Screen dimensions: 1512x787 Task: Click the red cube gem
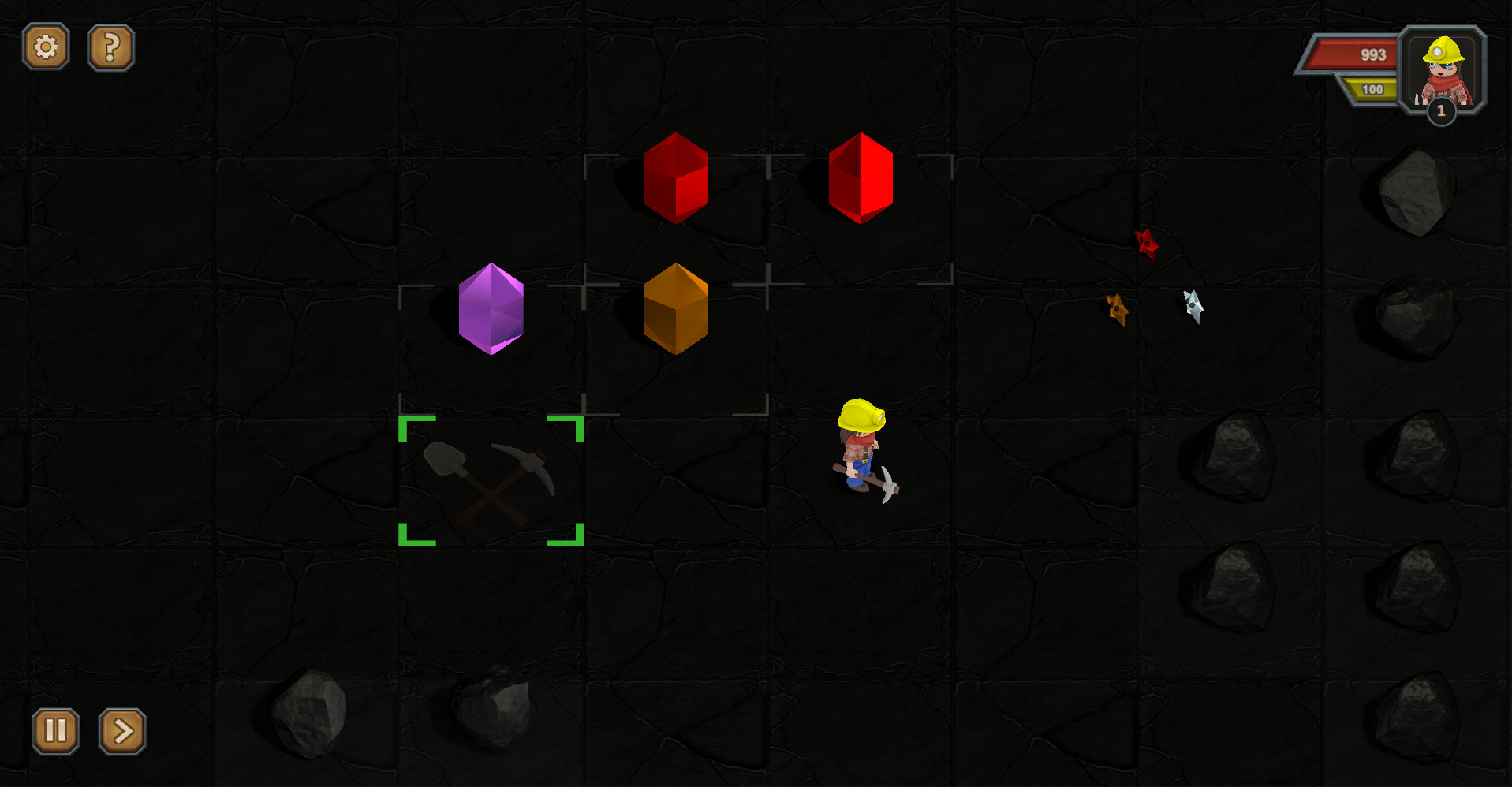(x=674, y=175)
